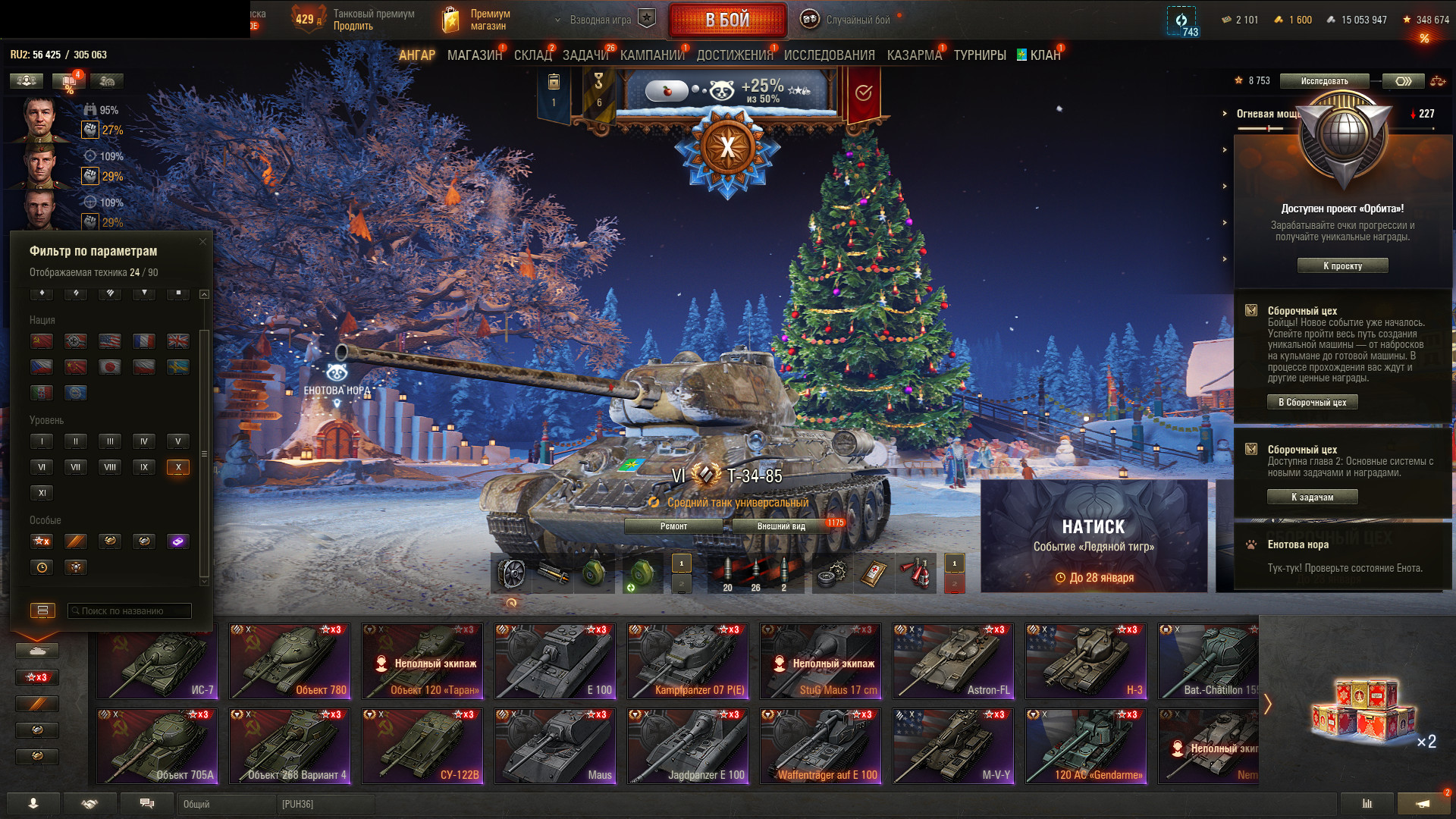Open Внешний вид customization
This screenshot has width=1456, height=819.
781,526
